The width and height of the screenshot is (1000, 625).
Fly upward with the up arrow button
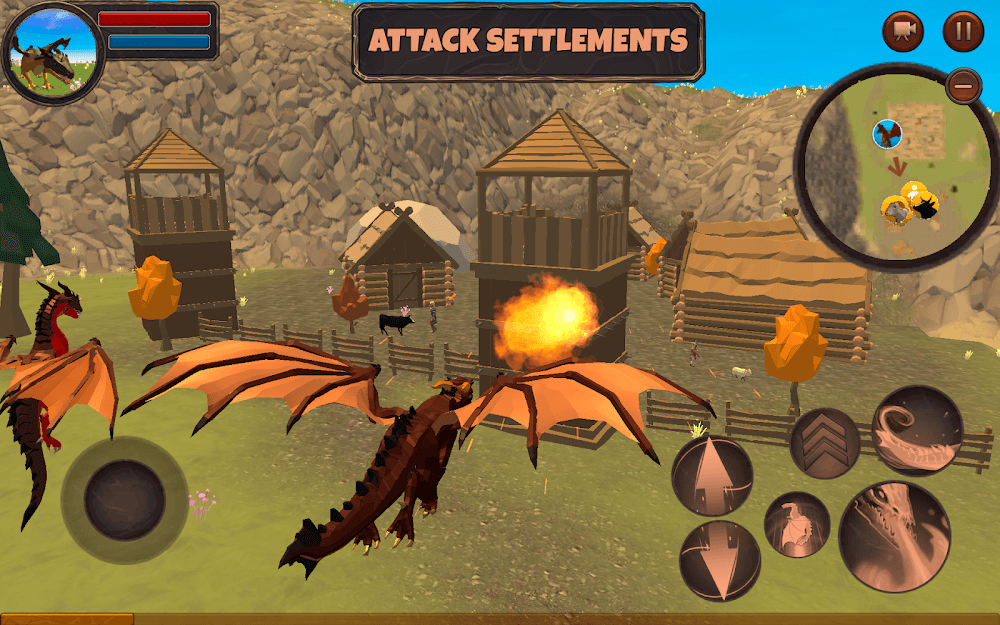712,476
